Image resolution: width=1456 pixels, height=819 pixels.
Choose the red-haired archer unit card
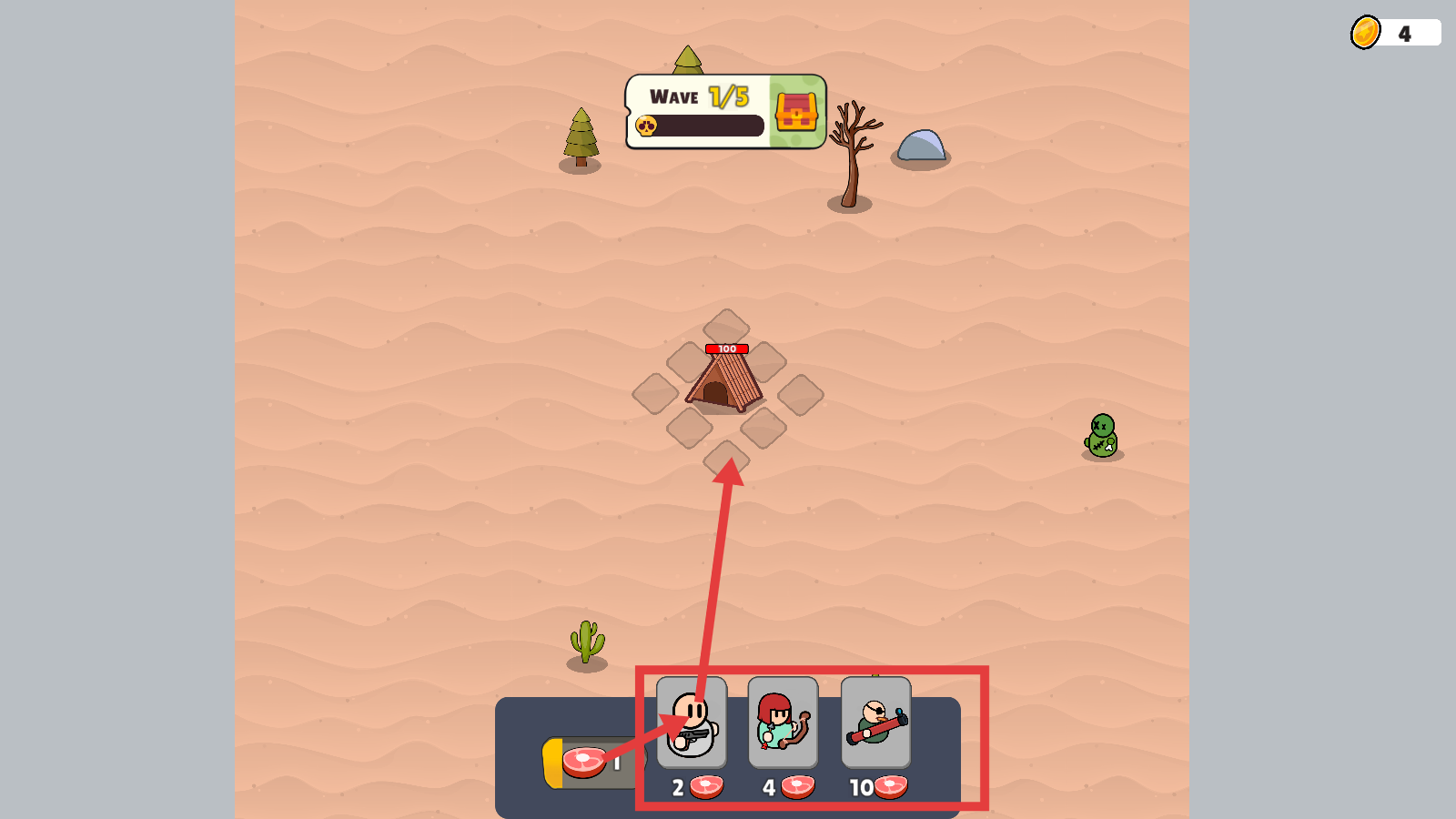[783, 723]
